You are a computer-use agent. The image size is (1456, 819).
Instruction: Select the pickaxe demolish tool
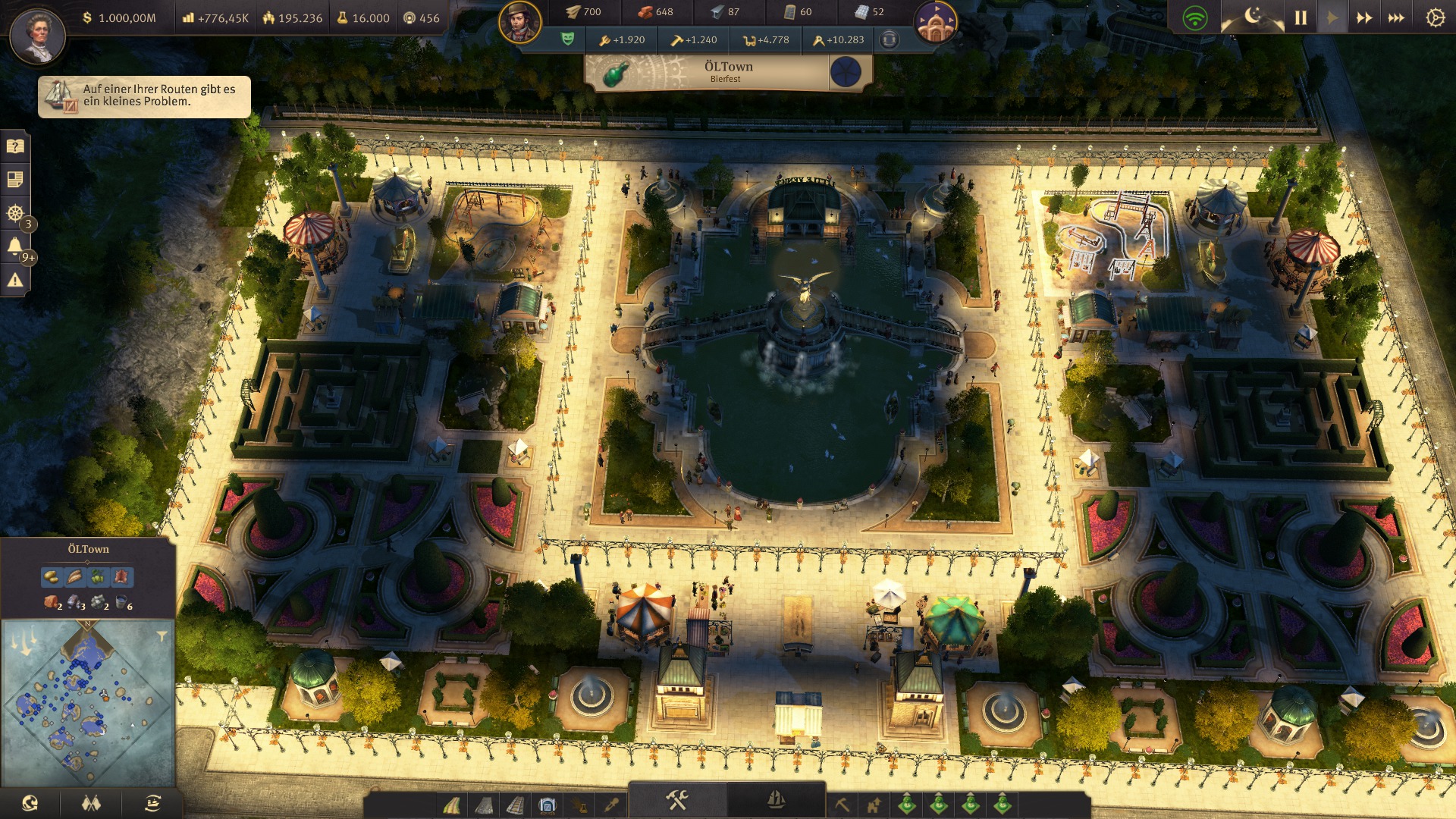pyautogui.click(x=842, y=804)
